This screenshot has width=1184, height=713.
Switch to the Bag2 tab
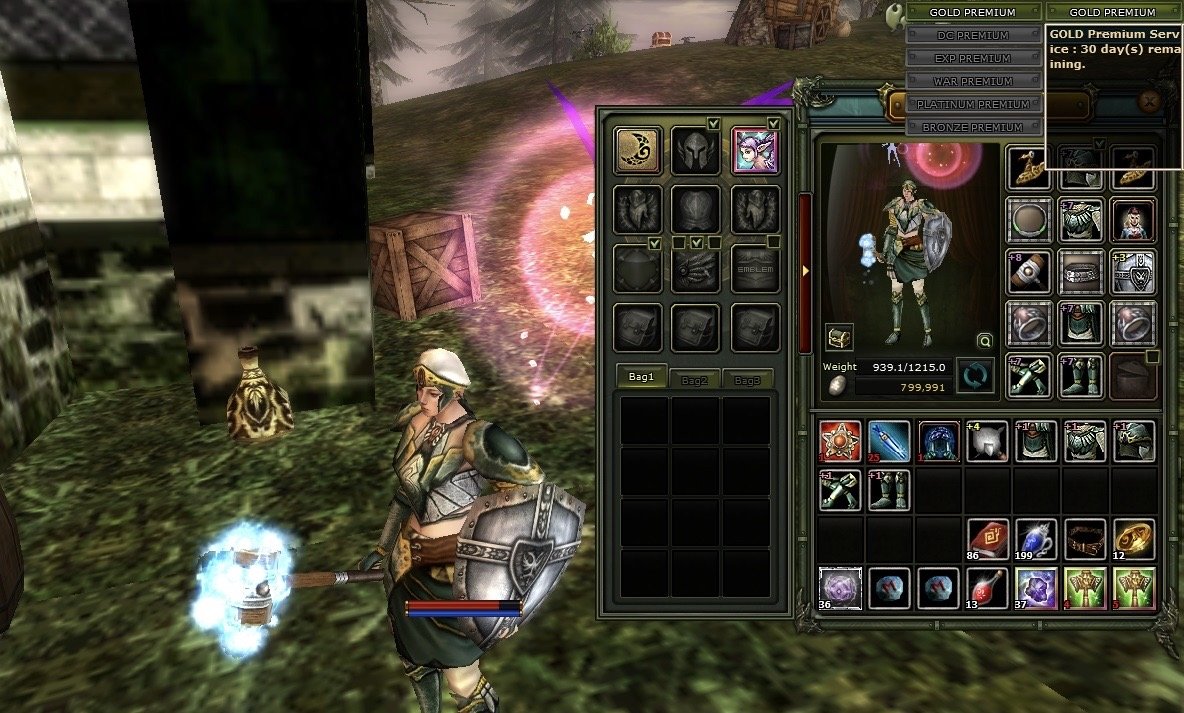(x=694, y=380)
